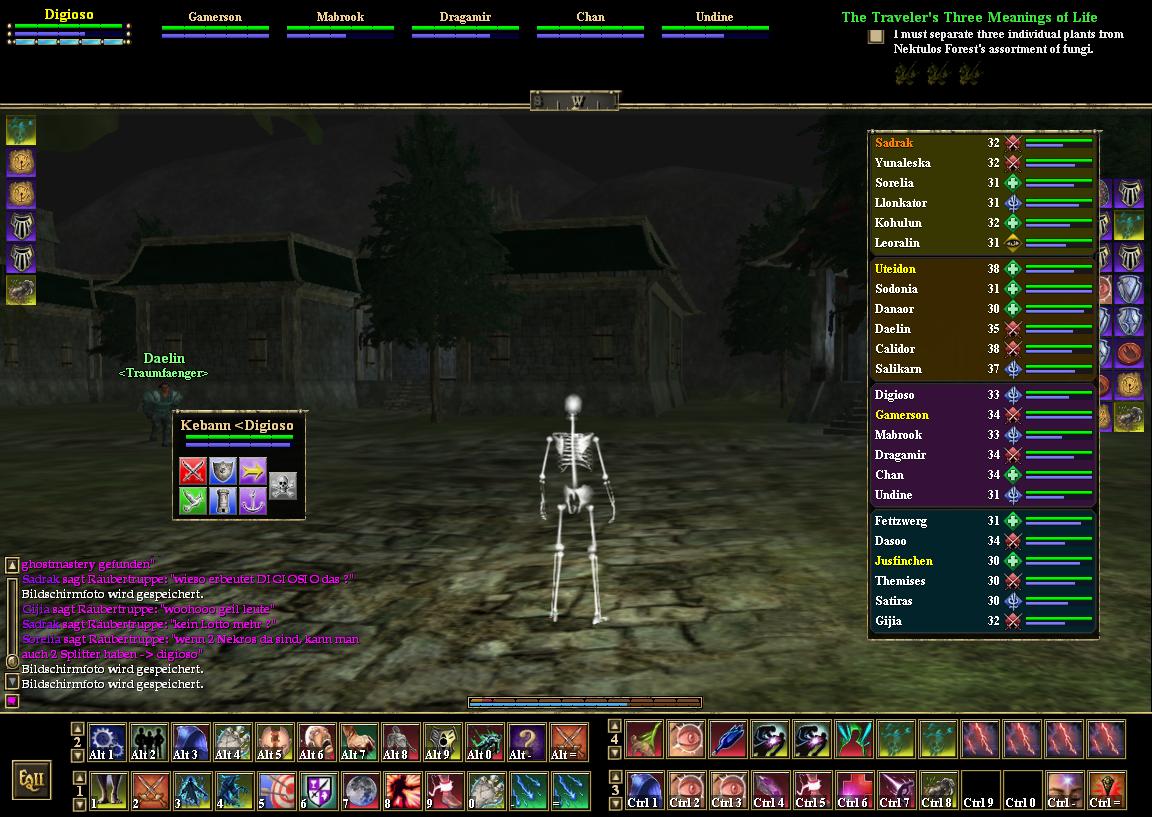Target group member Undine in the top bar
The height and width of the screenshot is (817, 1152).
[714, 17]
